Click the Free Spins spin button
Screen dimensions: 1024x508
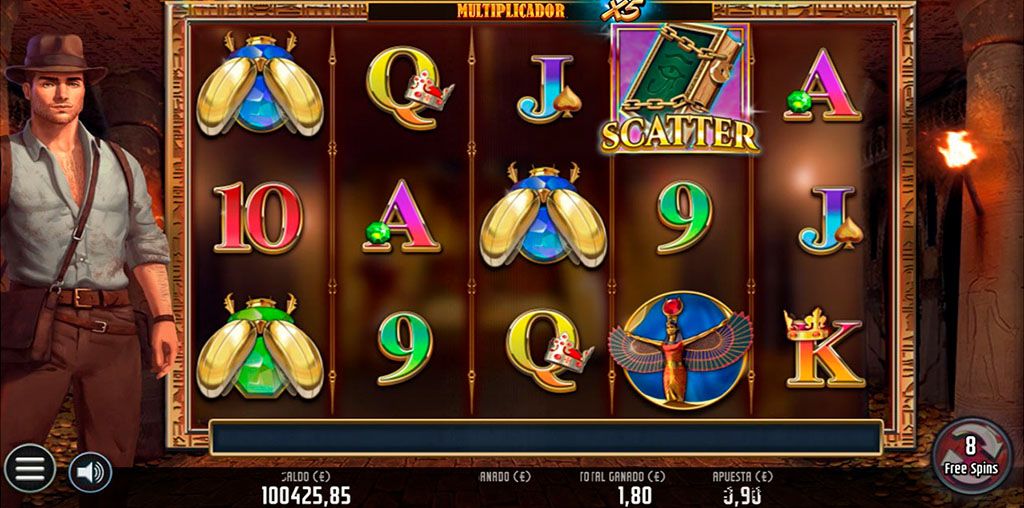click(970, 455)
